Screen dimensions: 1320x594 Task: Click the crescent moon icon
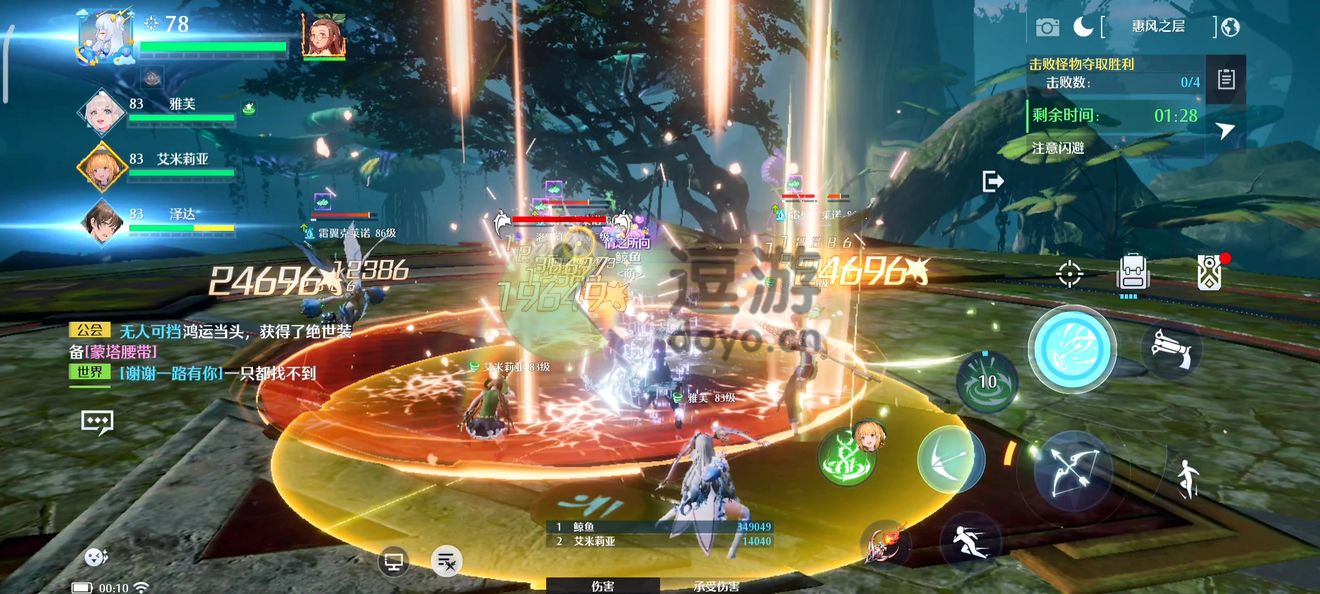(x=1083, y=27)
